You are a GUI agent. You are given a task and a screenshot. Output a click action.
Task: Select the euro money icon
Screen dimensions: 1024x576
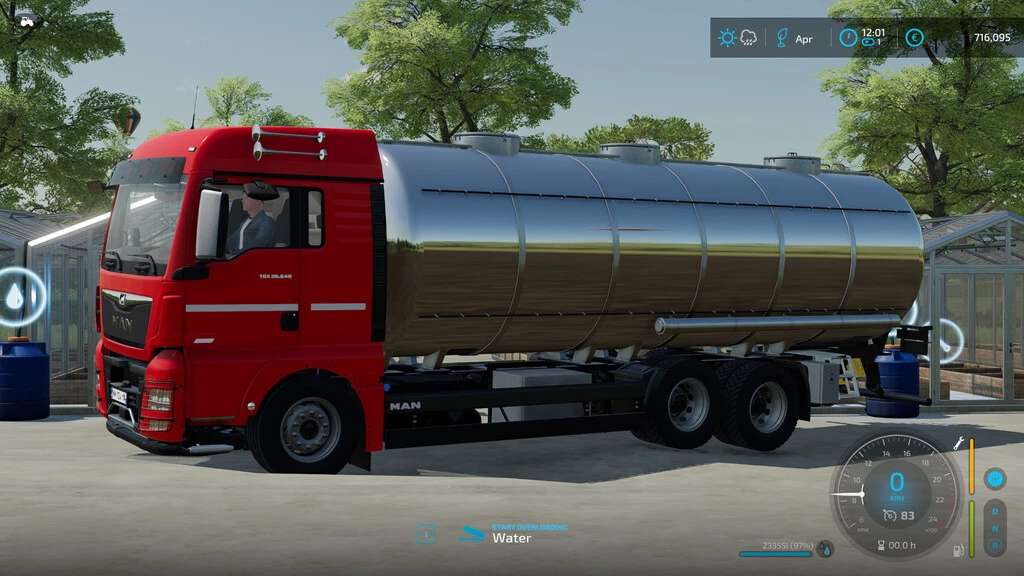(x=914, y=38)
